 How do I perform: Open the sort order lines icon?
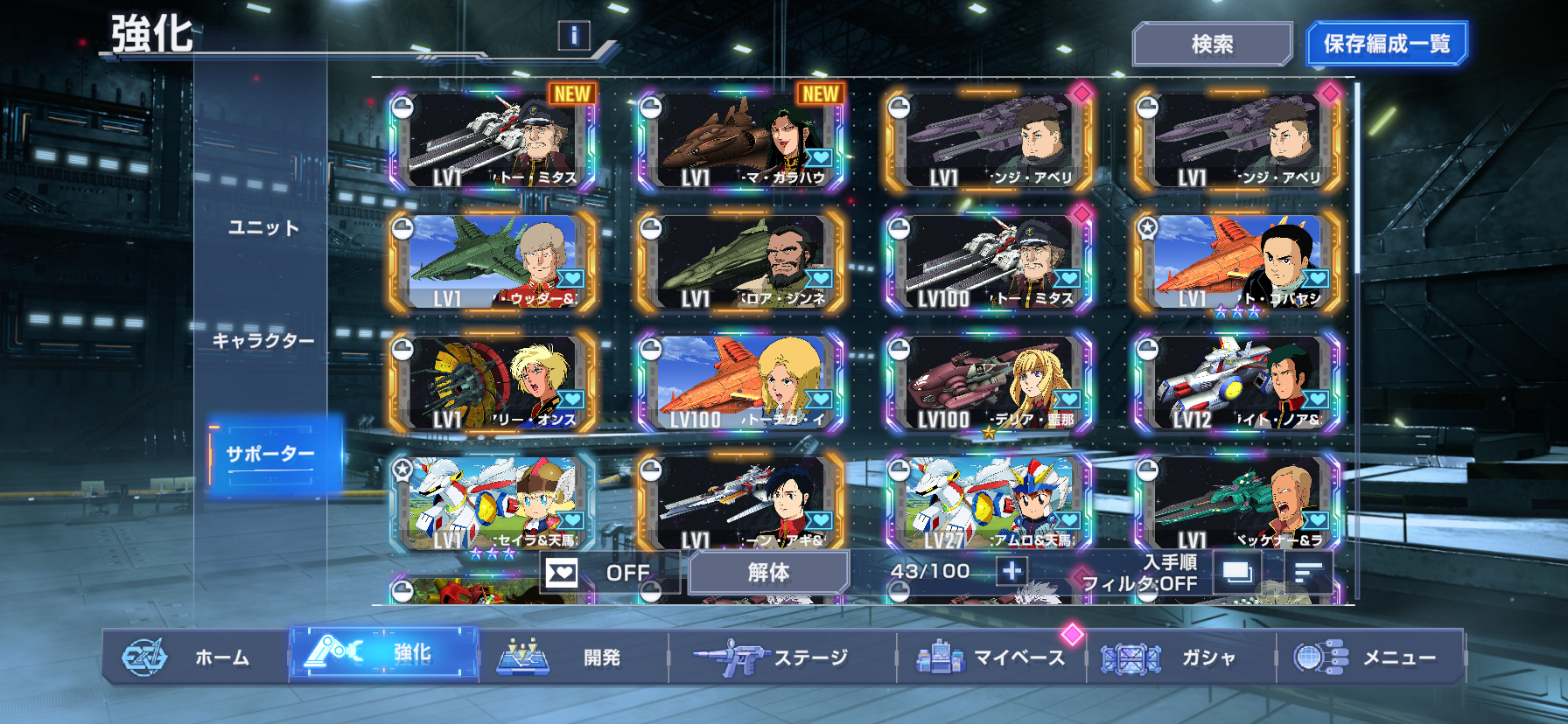click(1308, 573)
